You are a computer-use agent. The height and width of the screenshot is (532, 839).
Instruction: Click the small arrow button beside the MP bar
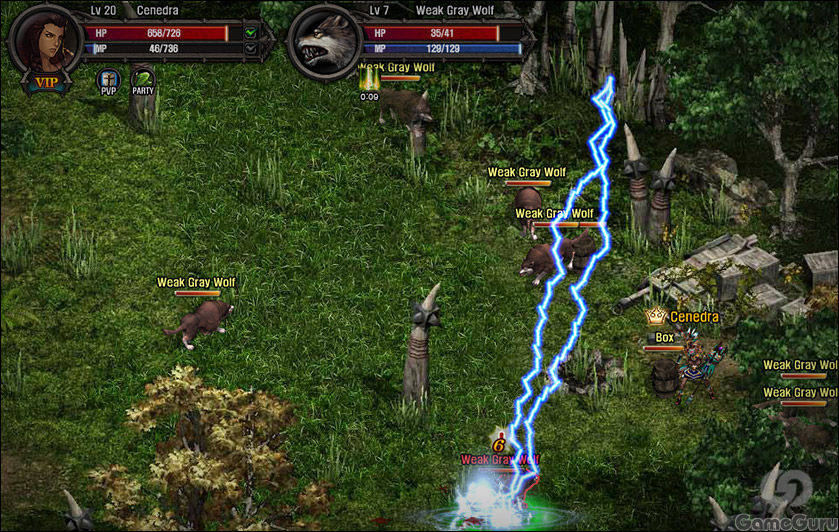(x=250, y=48)
